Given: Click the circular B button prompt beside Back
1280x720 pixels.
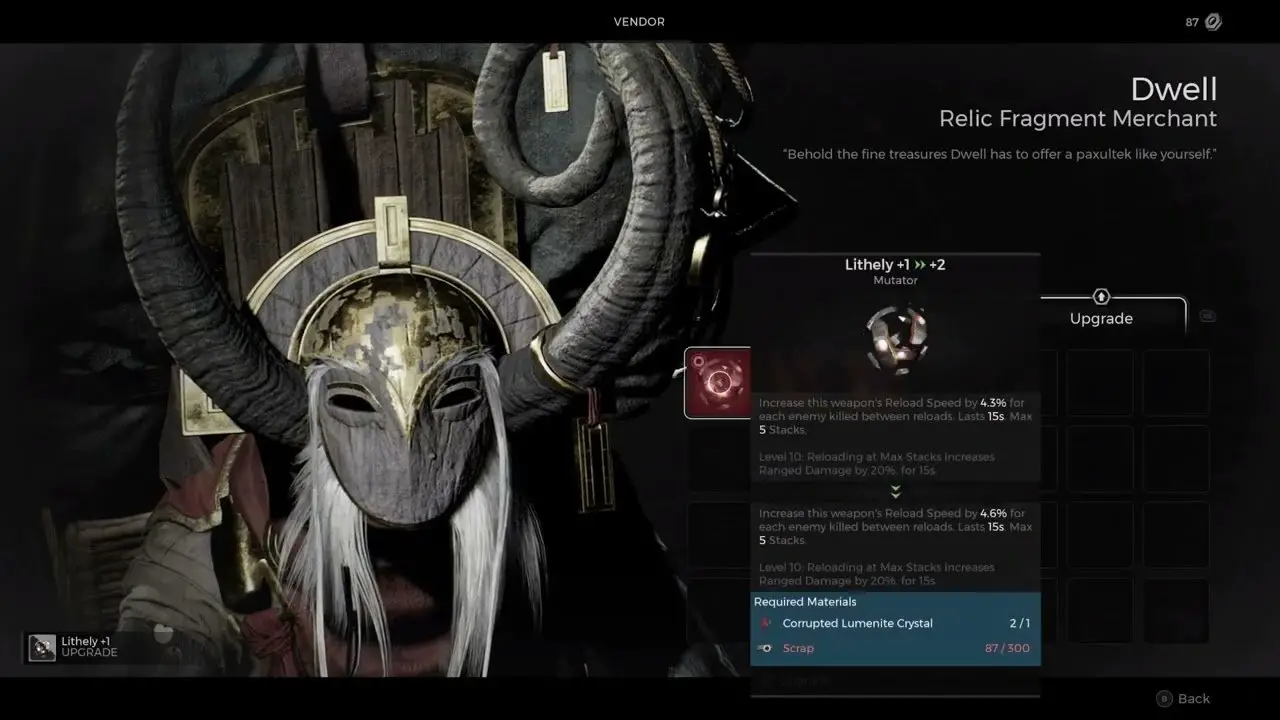Looking at the screenshot, I should (1167, 698).
